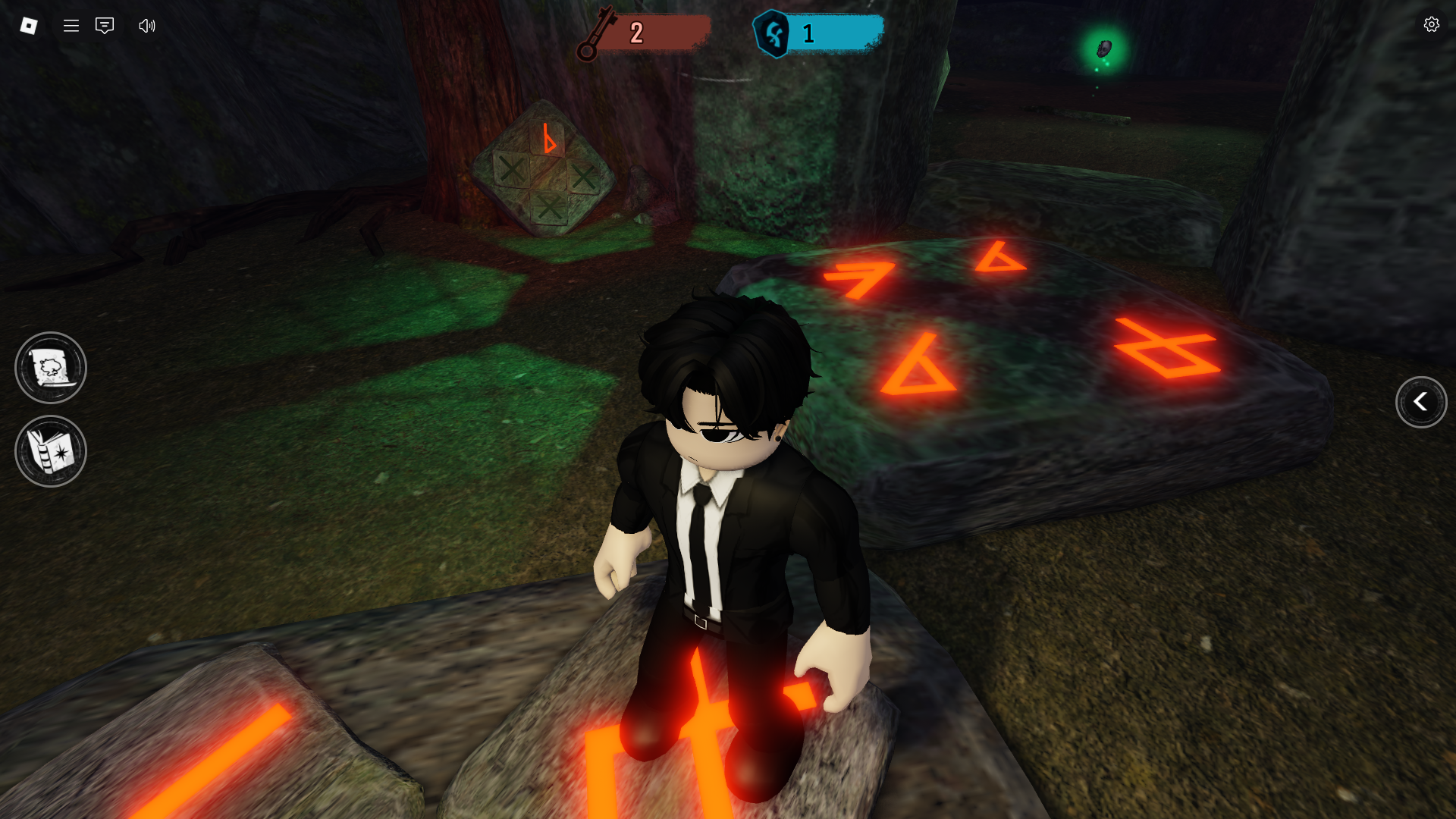Toggle the sound speaker icon
Image resolution: width=1456 pixels, height=819 pixels.
click(x=147, y=26)
